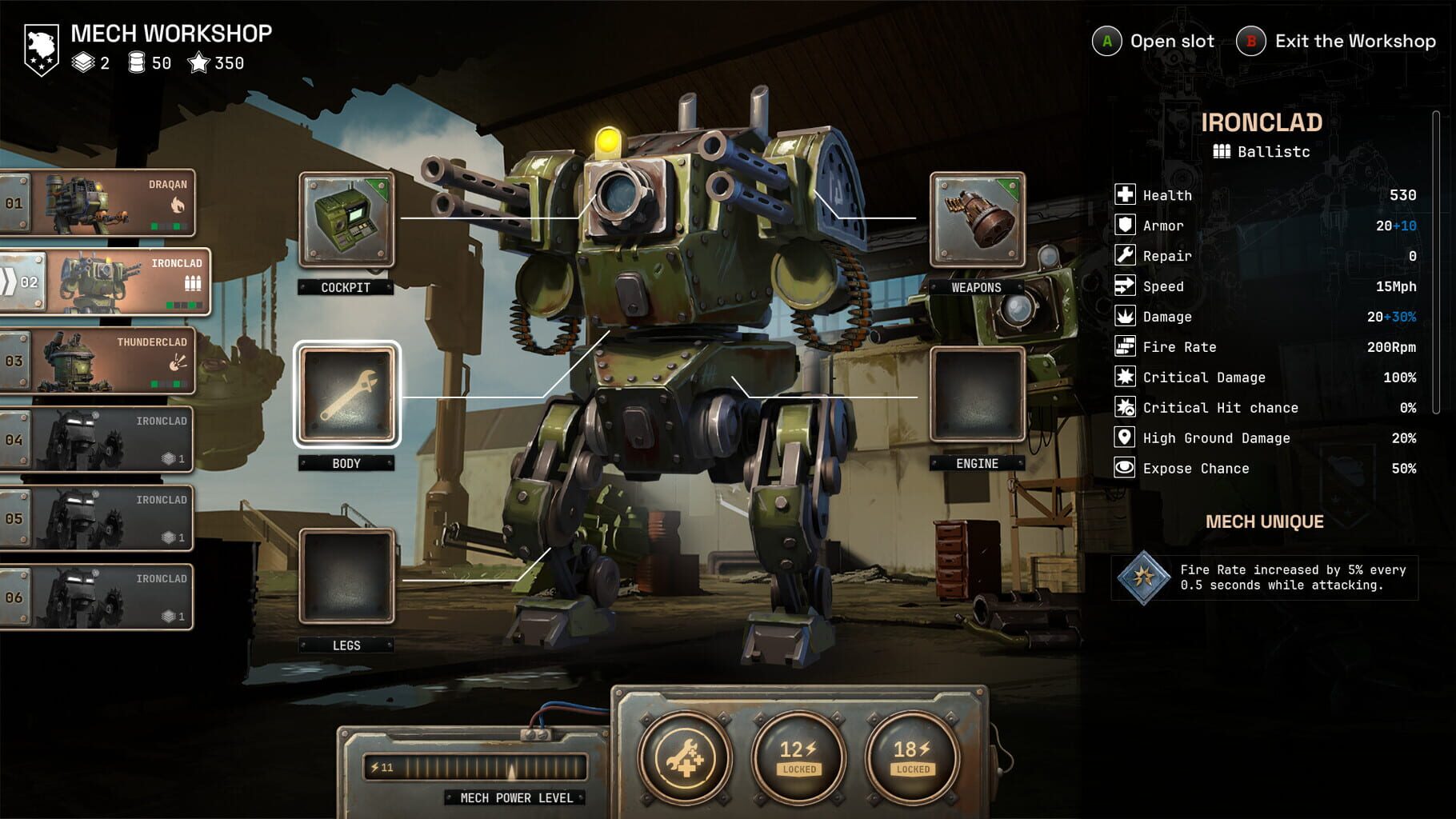Image resolution: width=1456 pixels, height=819 pixels.
Task: Open the gatling gun in the Weapons slot
Action: click(x=978, y=222)
